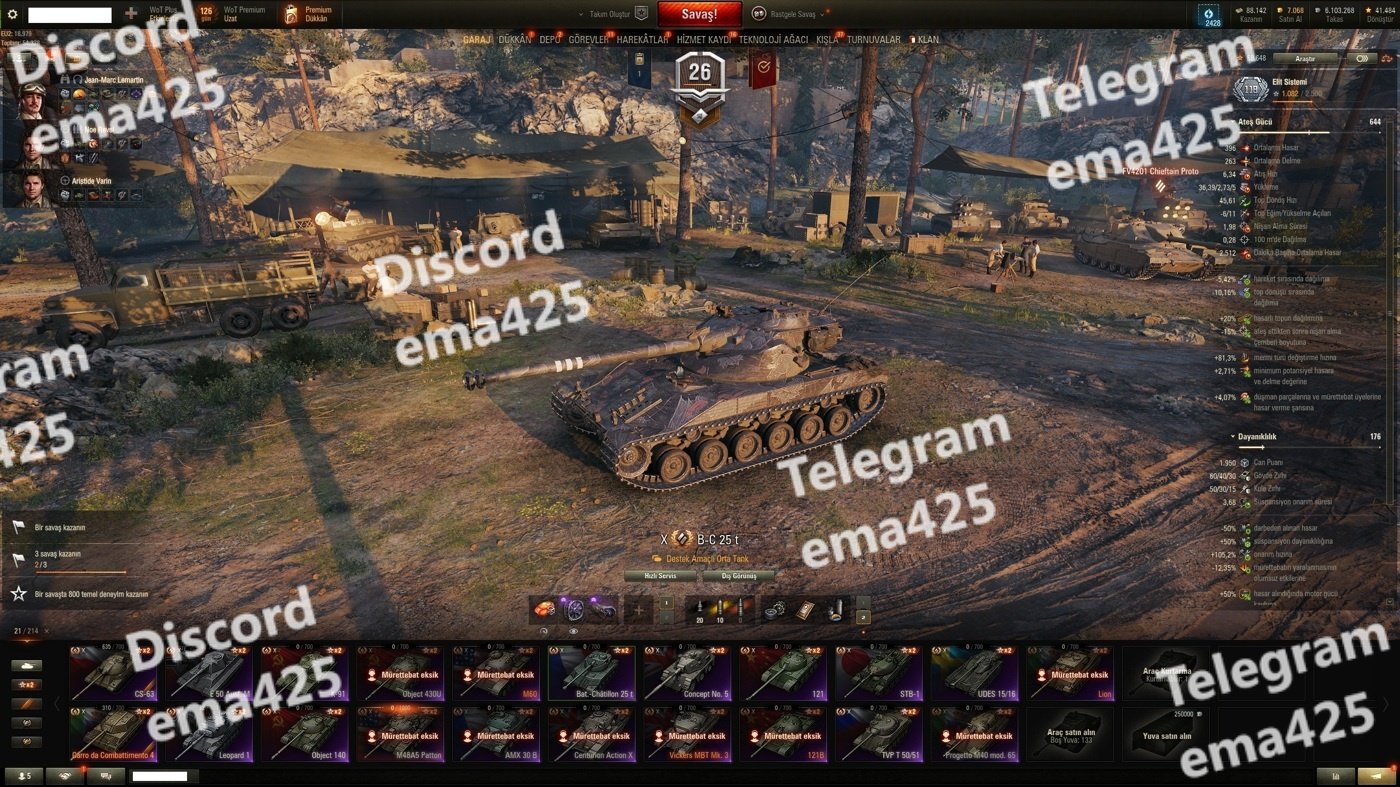Screen dimensions: 1400x787
Task: Start battle with the red Savaş! button
Action: click(699, 14)
